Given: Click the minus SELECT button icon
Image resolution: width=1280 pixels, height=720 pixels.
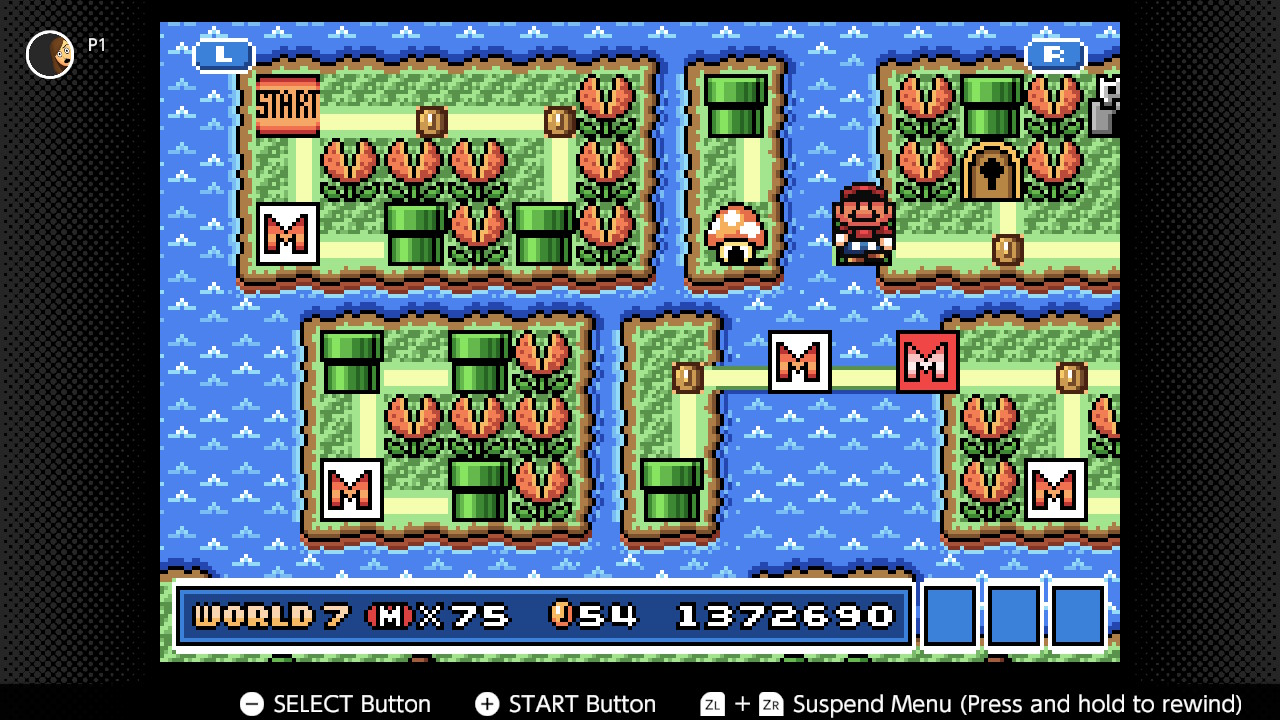Looking at the screenshot, I should coord(250,704).
